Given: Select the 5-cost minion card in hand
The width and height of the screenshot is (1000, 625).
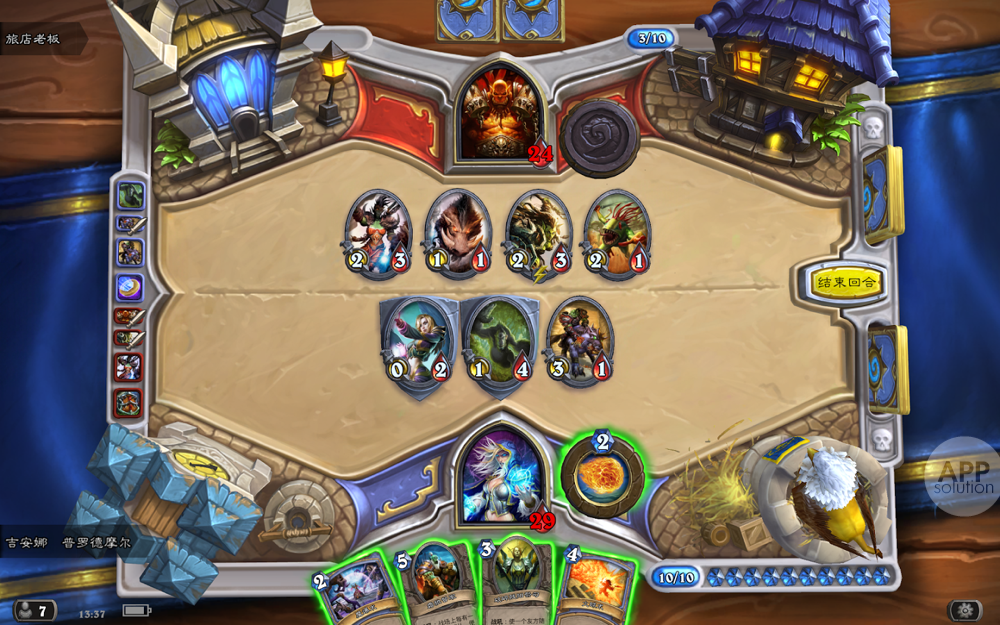Looking at the screenshot, I should [x=436, y=580].
